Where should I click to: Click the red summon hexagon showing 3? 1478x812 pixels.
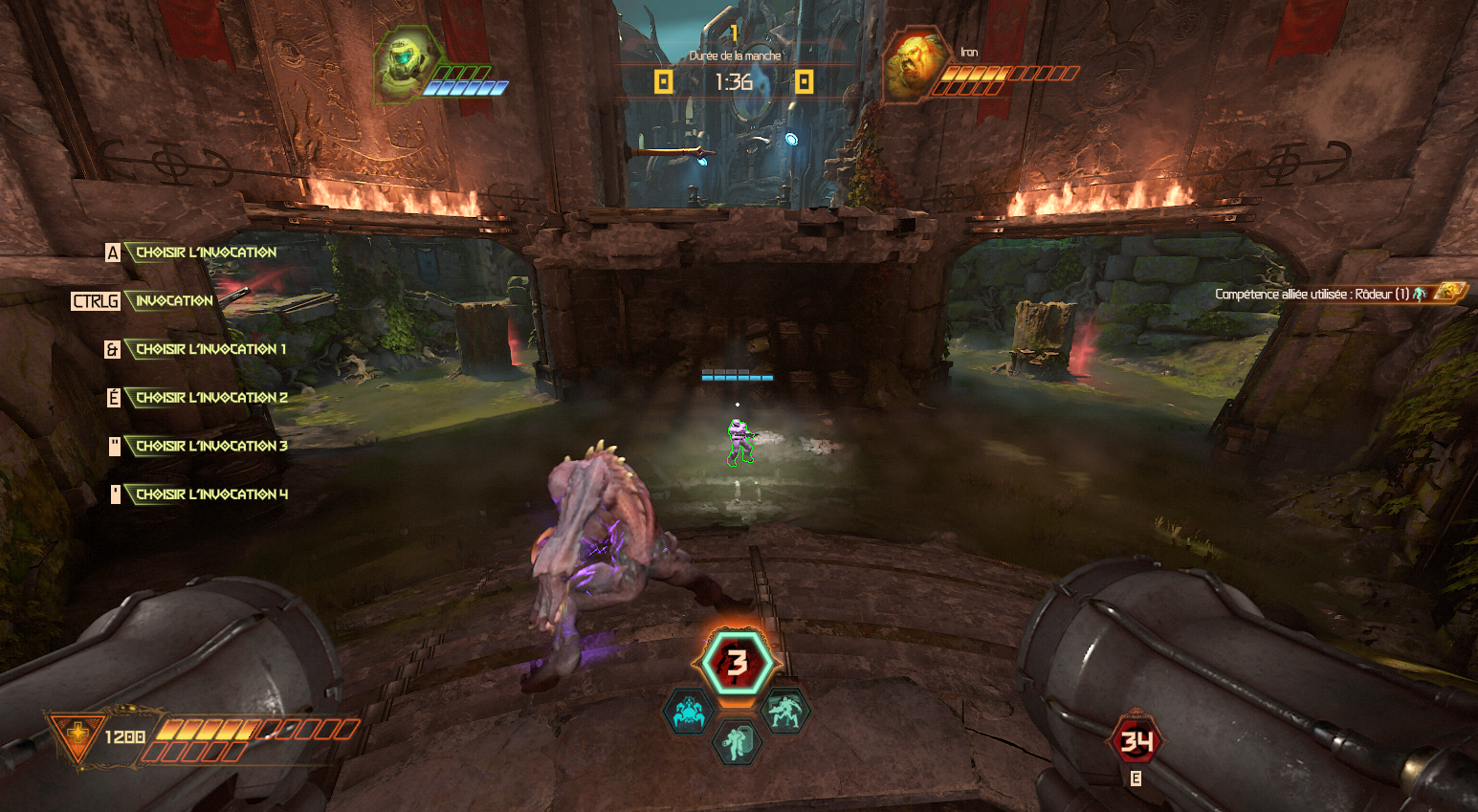pos(737,663)
